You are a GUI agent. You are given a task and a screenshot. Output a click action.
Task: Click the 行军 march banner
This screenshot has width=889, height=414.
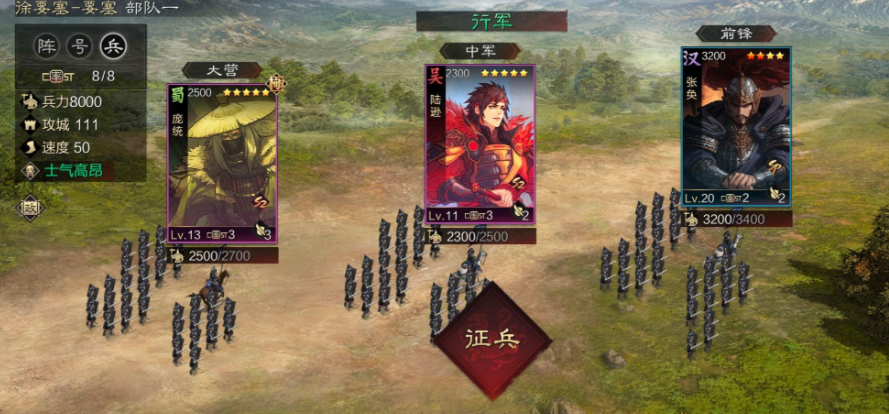tap(491, 21)
